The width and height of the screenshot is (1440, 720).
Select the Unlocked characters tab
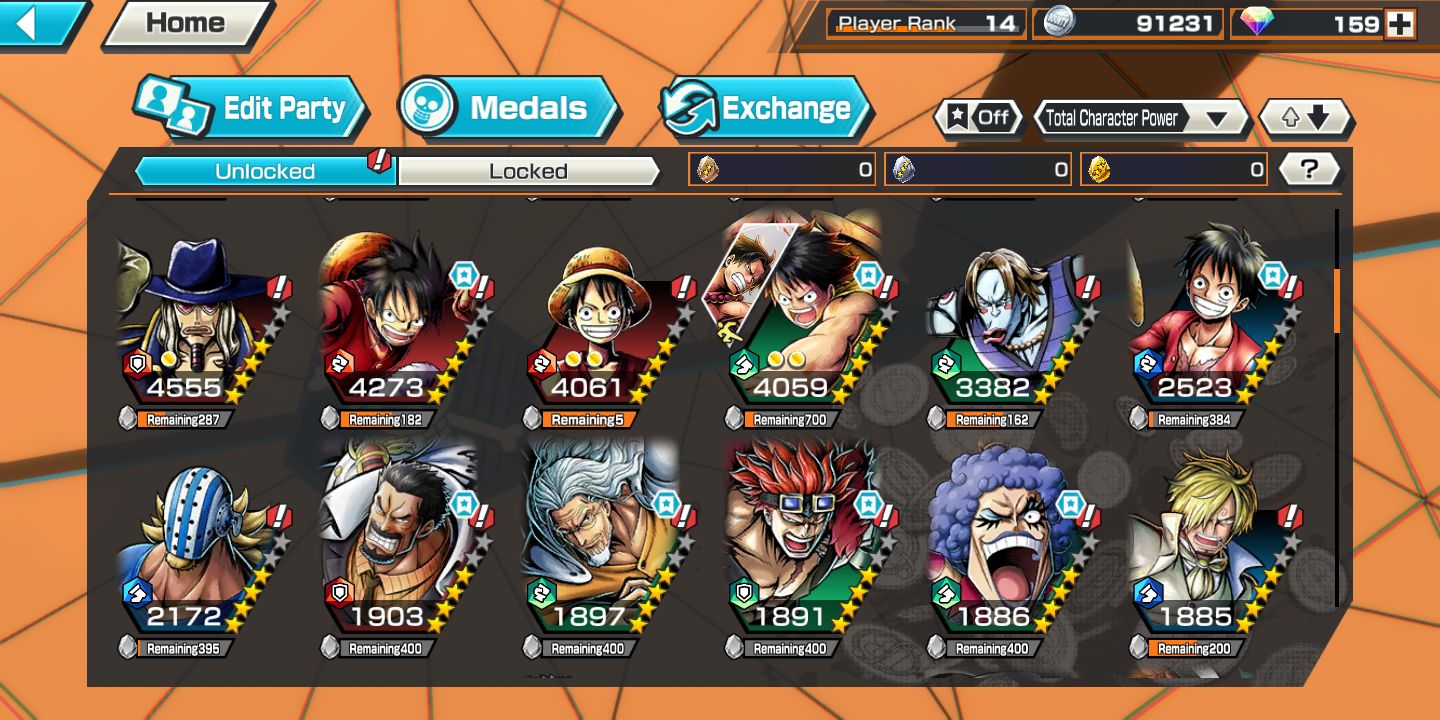tap(265, 171)
